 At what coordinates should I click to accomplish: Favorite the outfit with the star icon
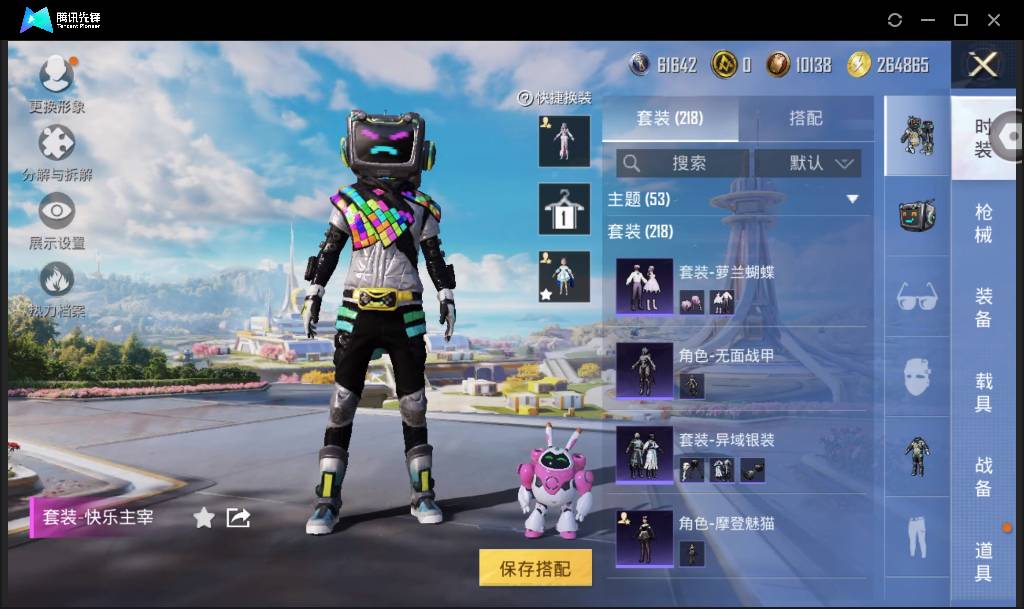click(204, 517)
